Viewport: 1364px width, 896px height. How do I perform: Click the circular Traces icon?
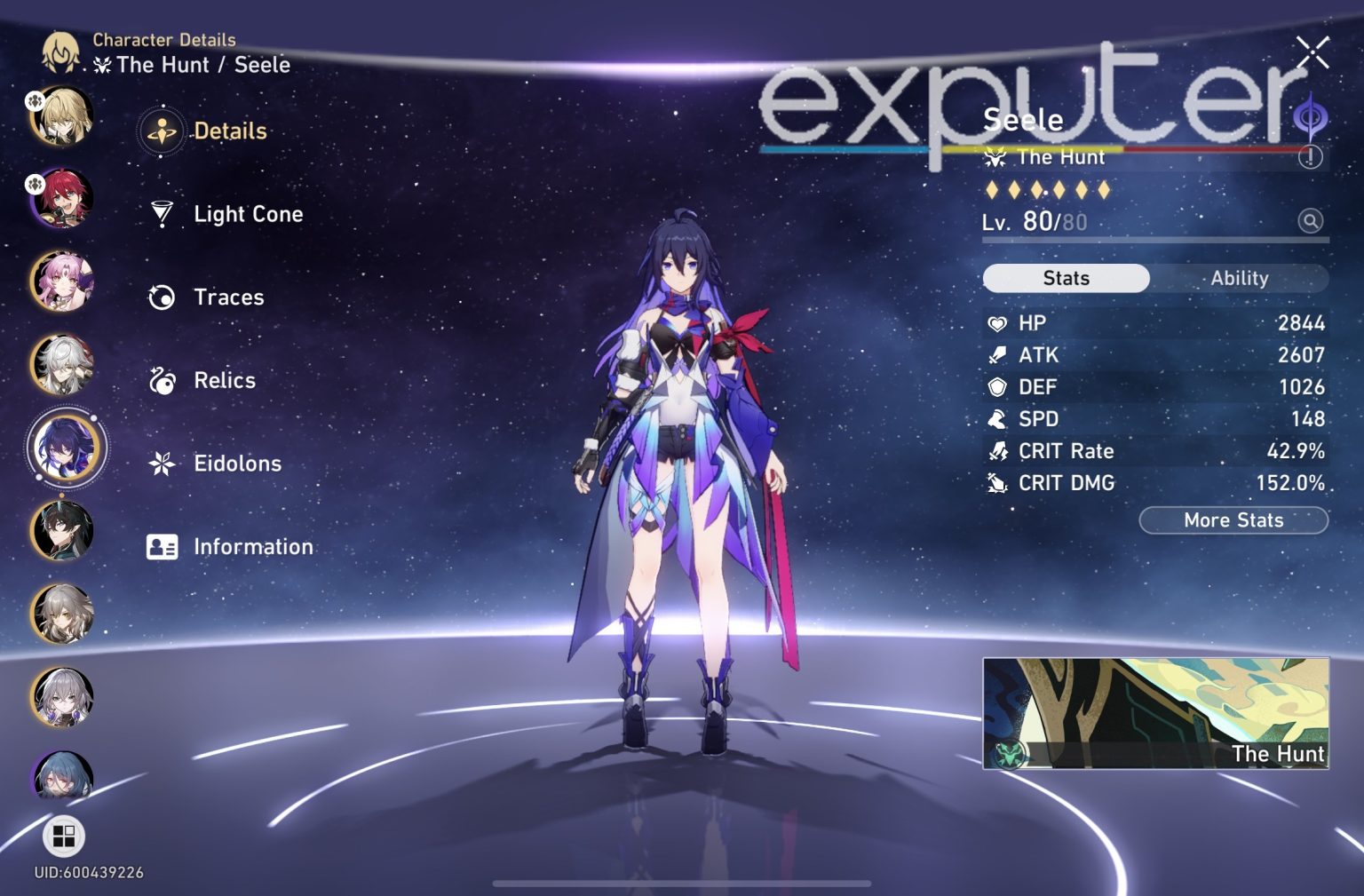pyautogui.click(x=162, y=297)
